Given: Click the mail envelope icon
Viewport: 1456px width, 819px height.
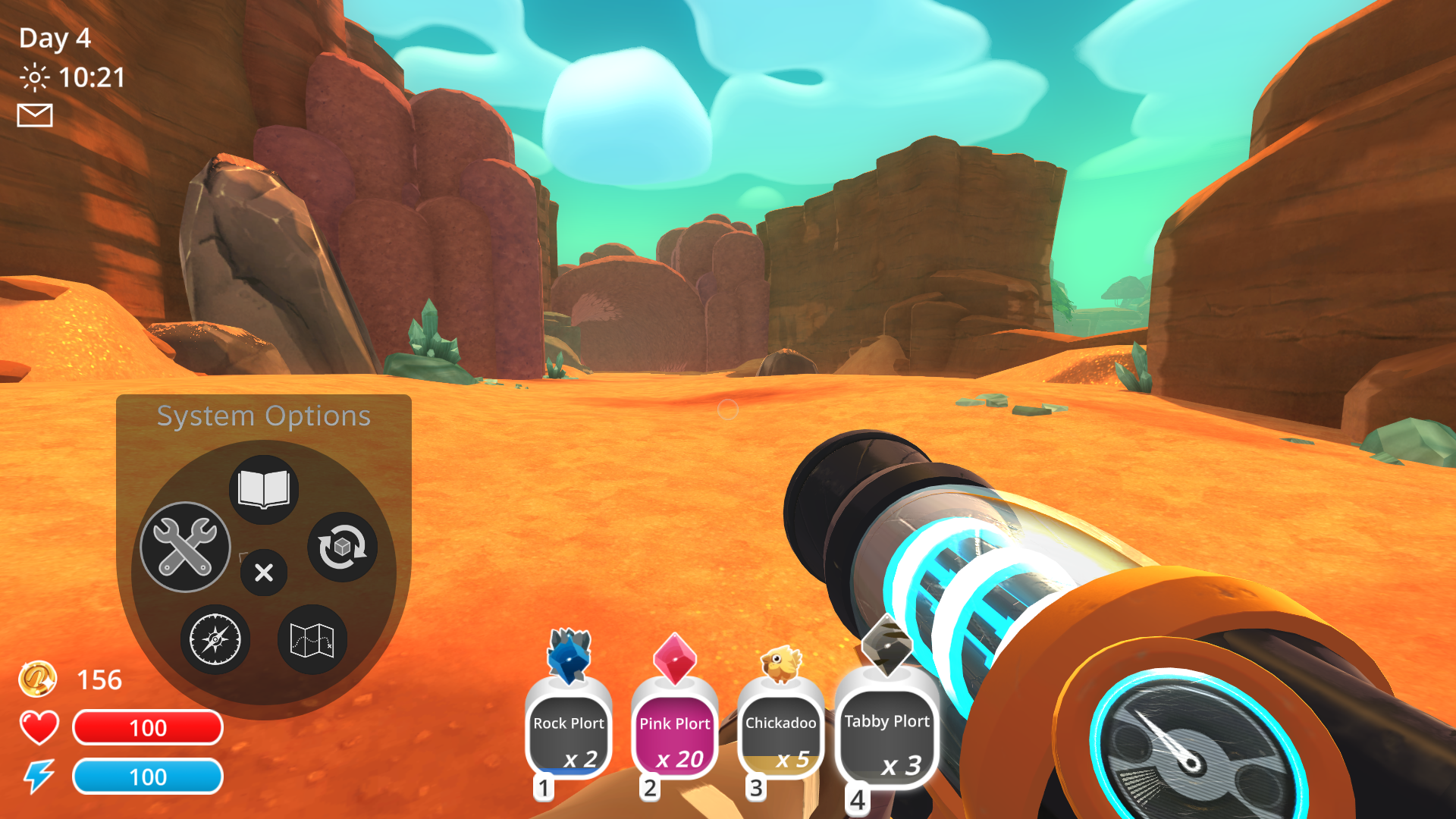Looking at the screenshot, I should point(33,115).
